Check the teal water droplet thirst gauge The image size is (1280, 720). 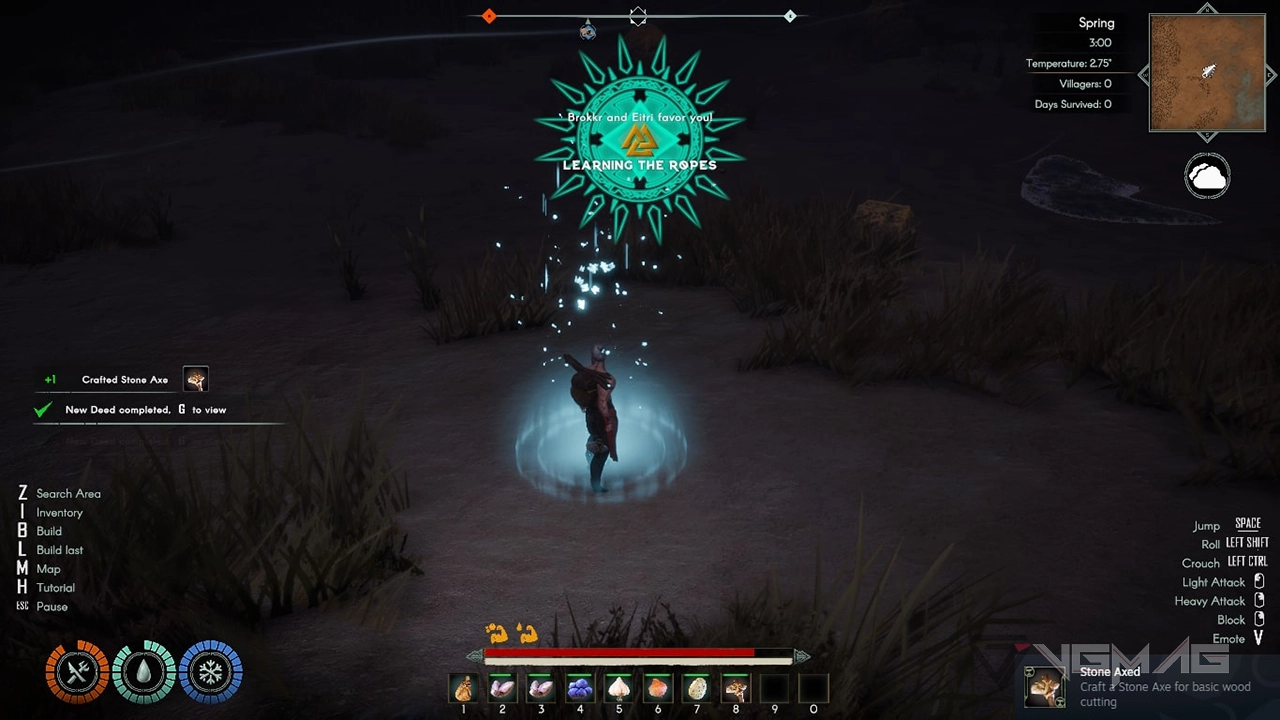point(144,672)
